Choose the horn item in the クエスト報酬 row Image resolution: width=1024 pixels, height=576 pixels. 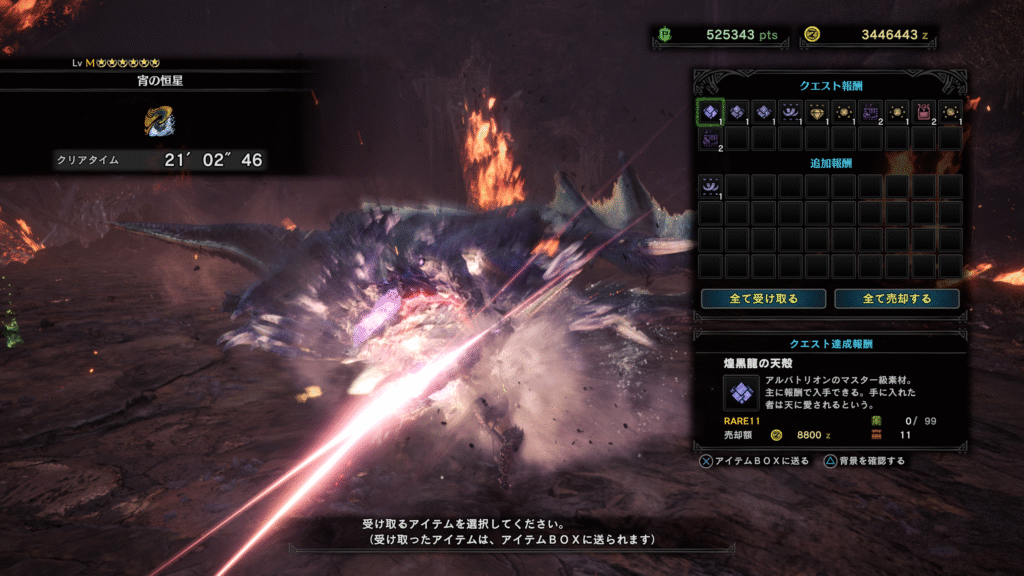click(790, 112)
